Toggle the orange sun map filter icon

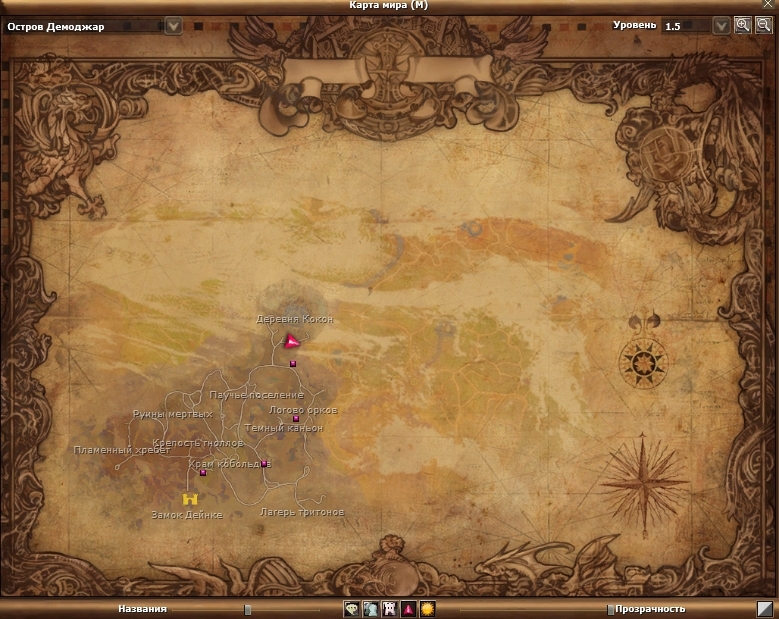coord(427,608)
